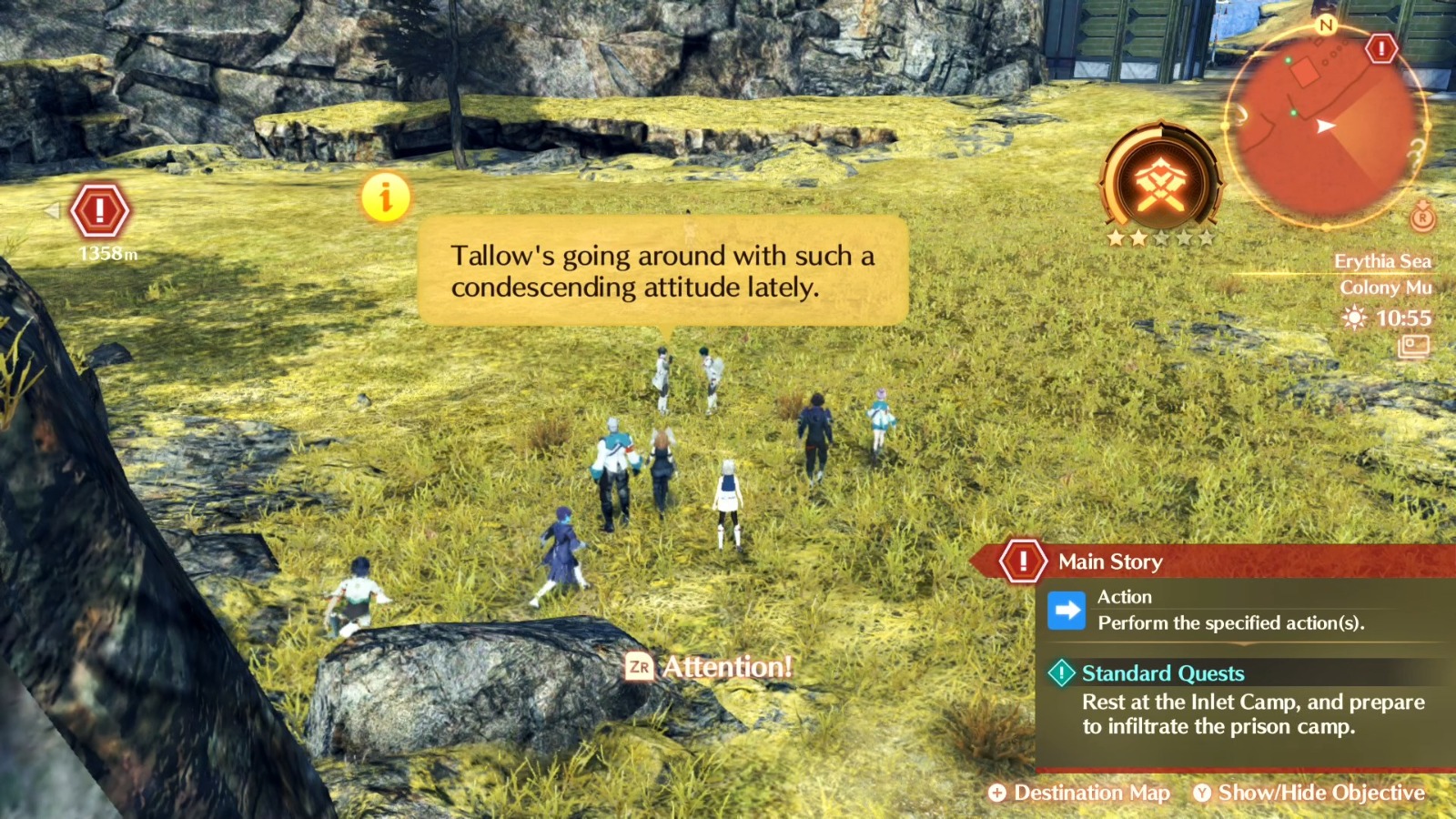Click the blue Action arrow icon
The width and height of the screenshot is (1456, 819).
1065,610
